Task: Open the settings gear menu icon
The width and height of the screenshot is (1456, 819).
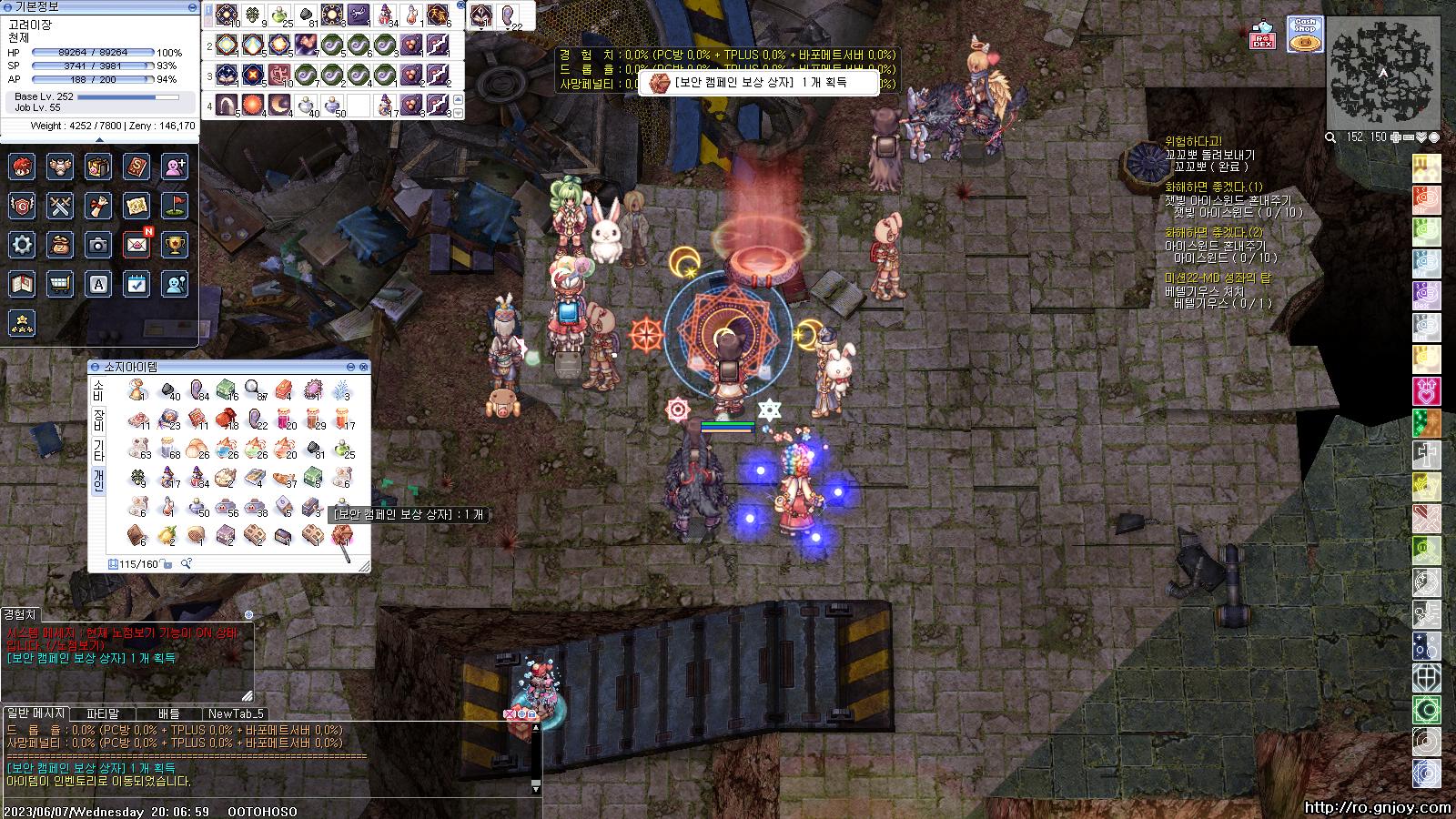Action: click(22, 245)
